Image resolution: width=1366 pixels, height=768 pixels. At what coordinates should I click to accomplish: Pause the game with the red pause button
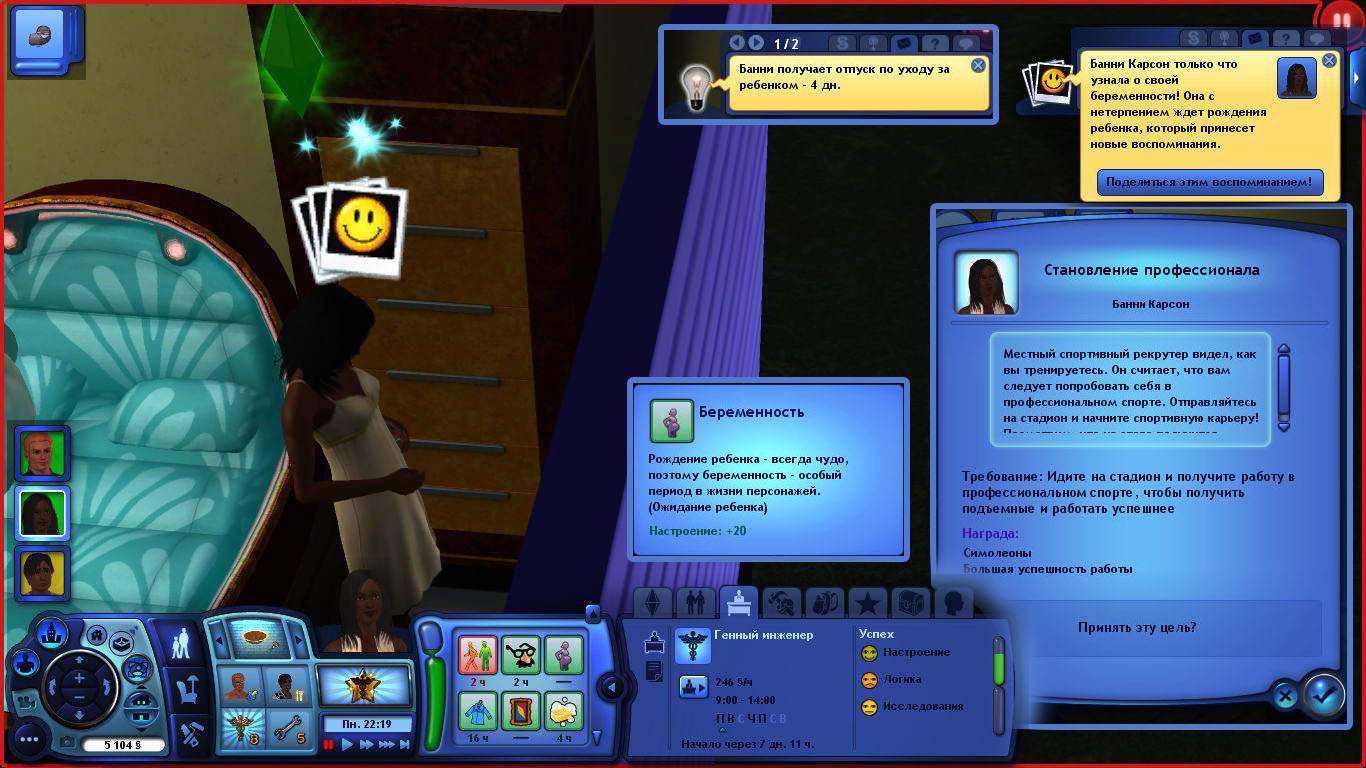tap(329, 744)
